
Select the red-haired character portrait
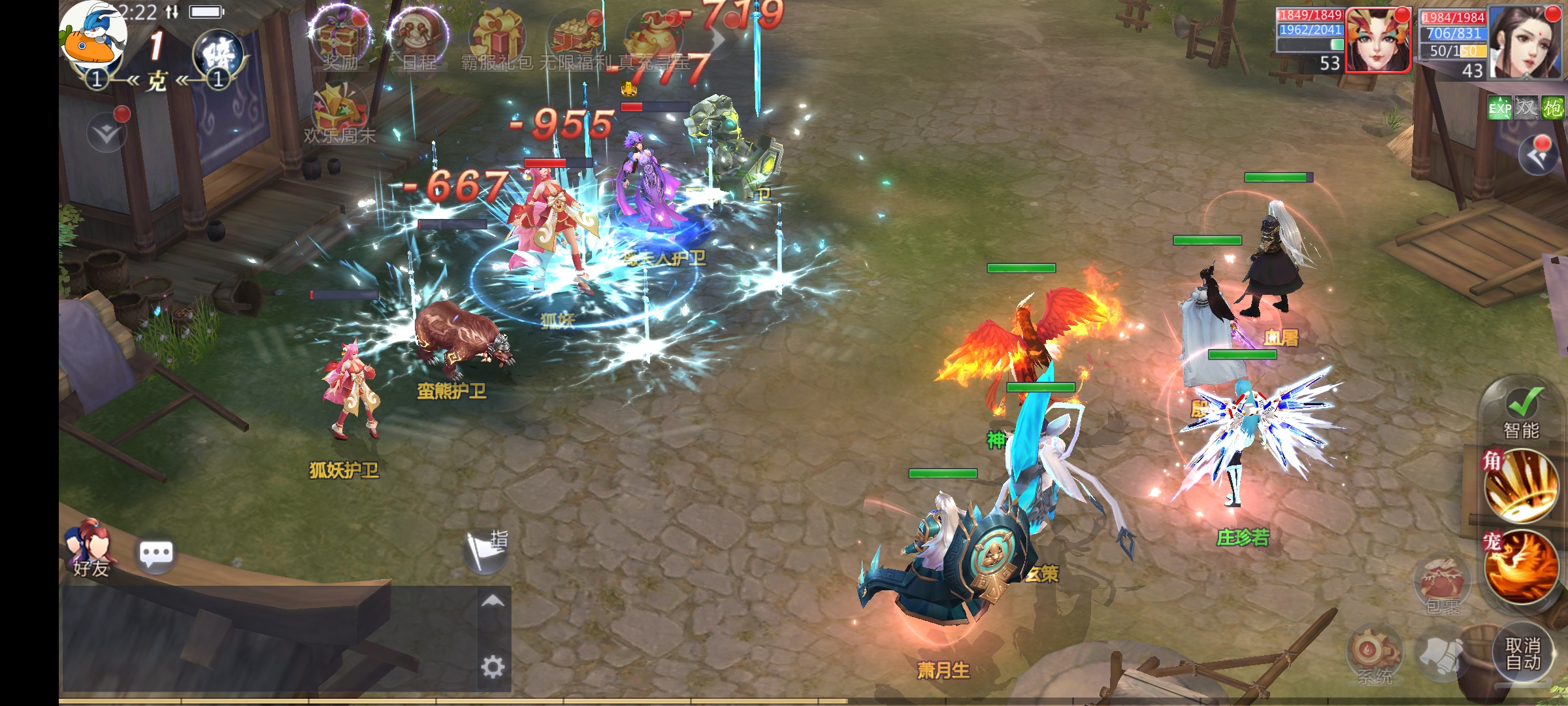(x=1377, y=41)
